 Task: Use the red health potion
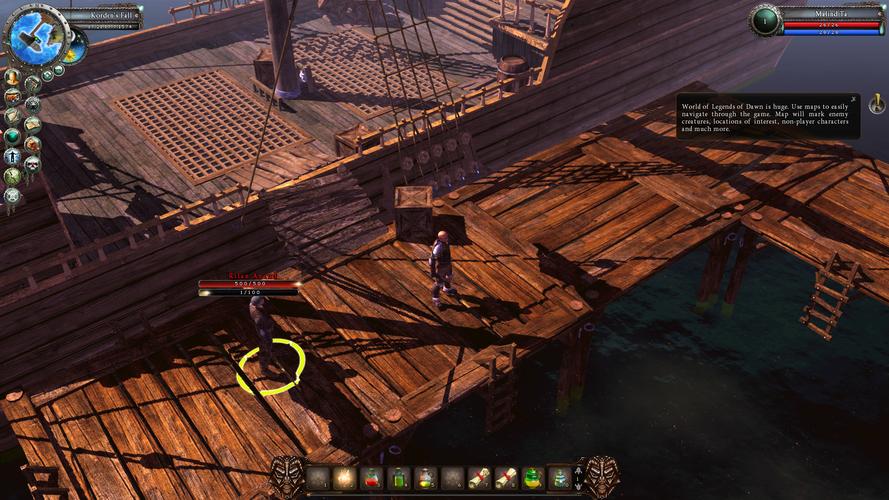point(372,479)
